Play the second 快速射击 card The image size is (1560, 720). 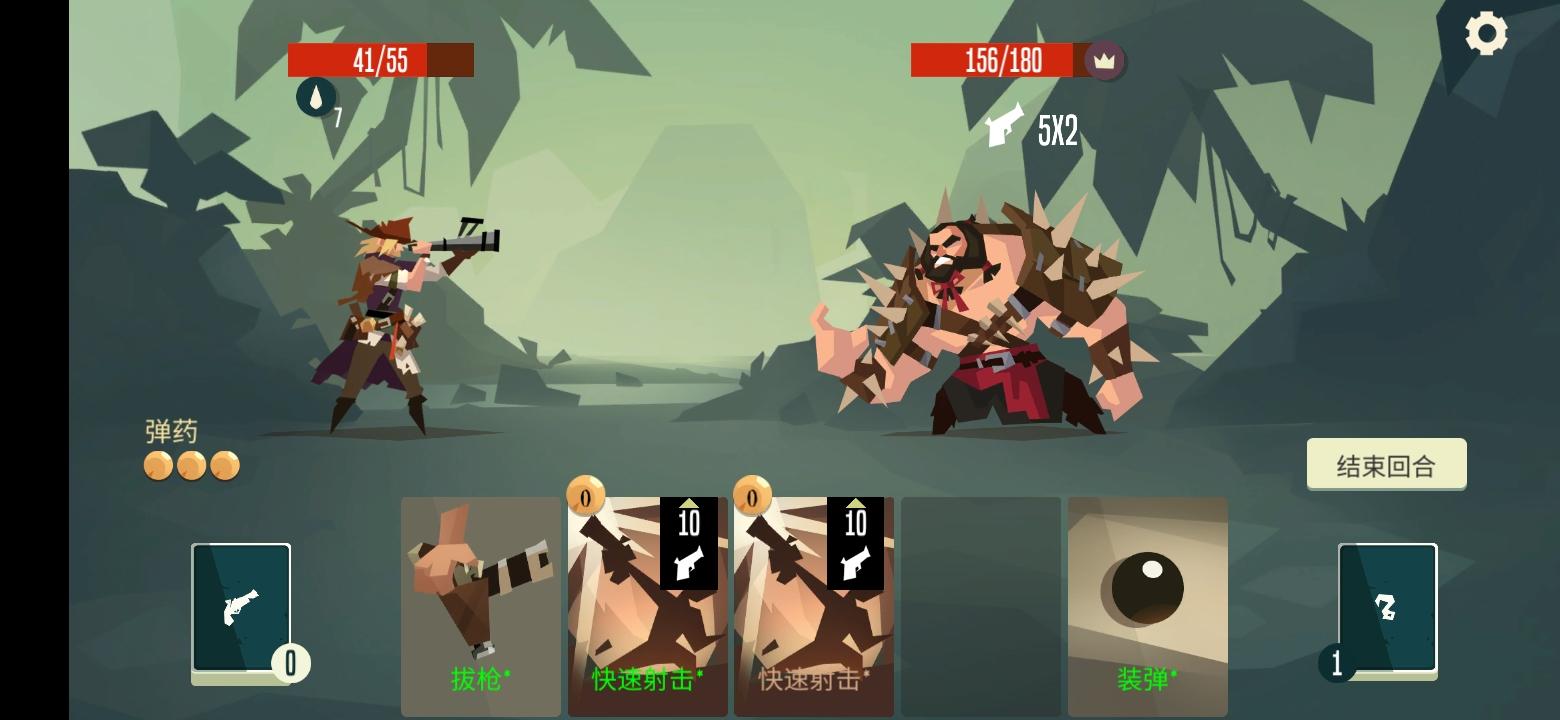813,600
